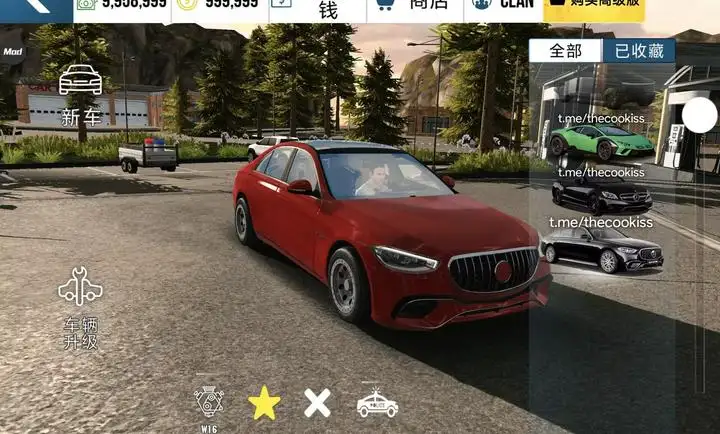Viewport: 720px width, 434px height.
Task: Go back using the top-left arrow
Action: coord(30,6)
